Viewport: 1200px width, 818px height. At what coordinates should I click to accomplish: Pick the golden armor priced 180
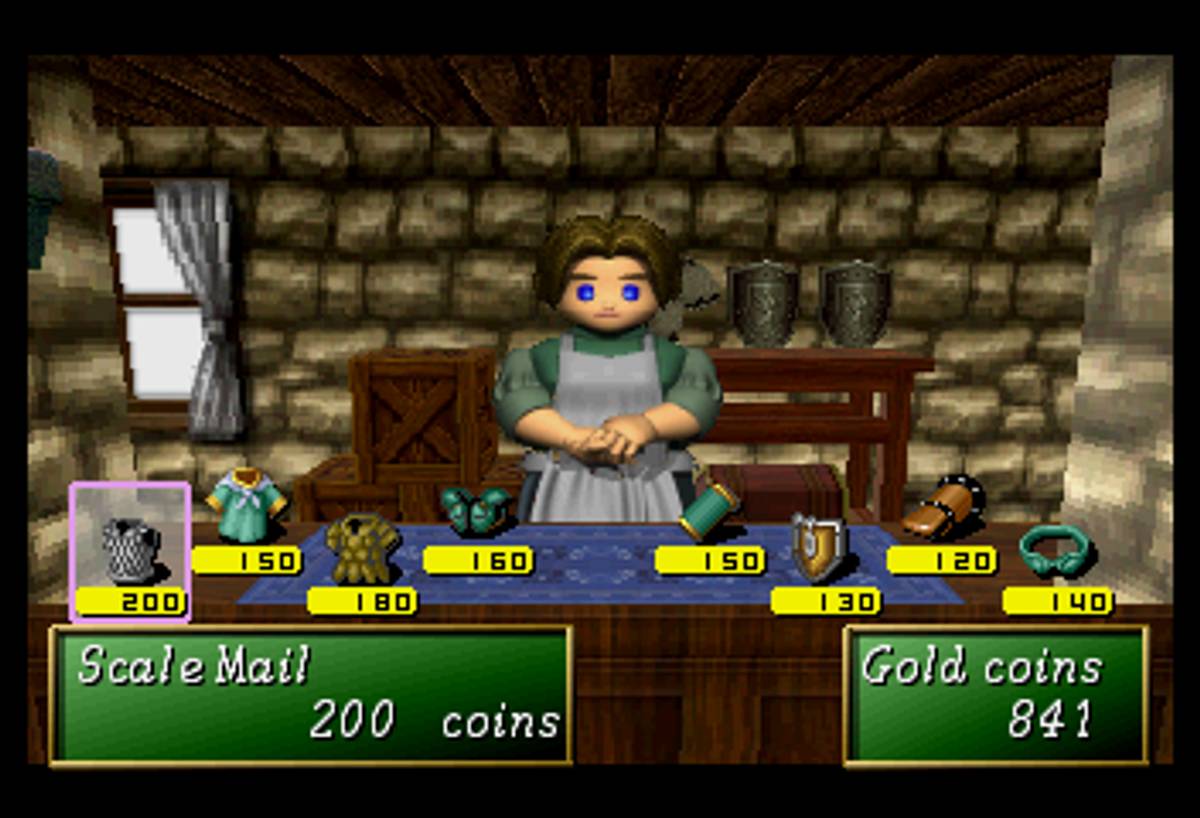click(x=361, y=549)
